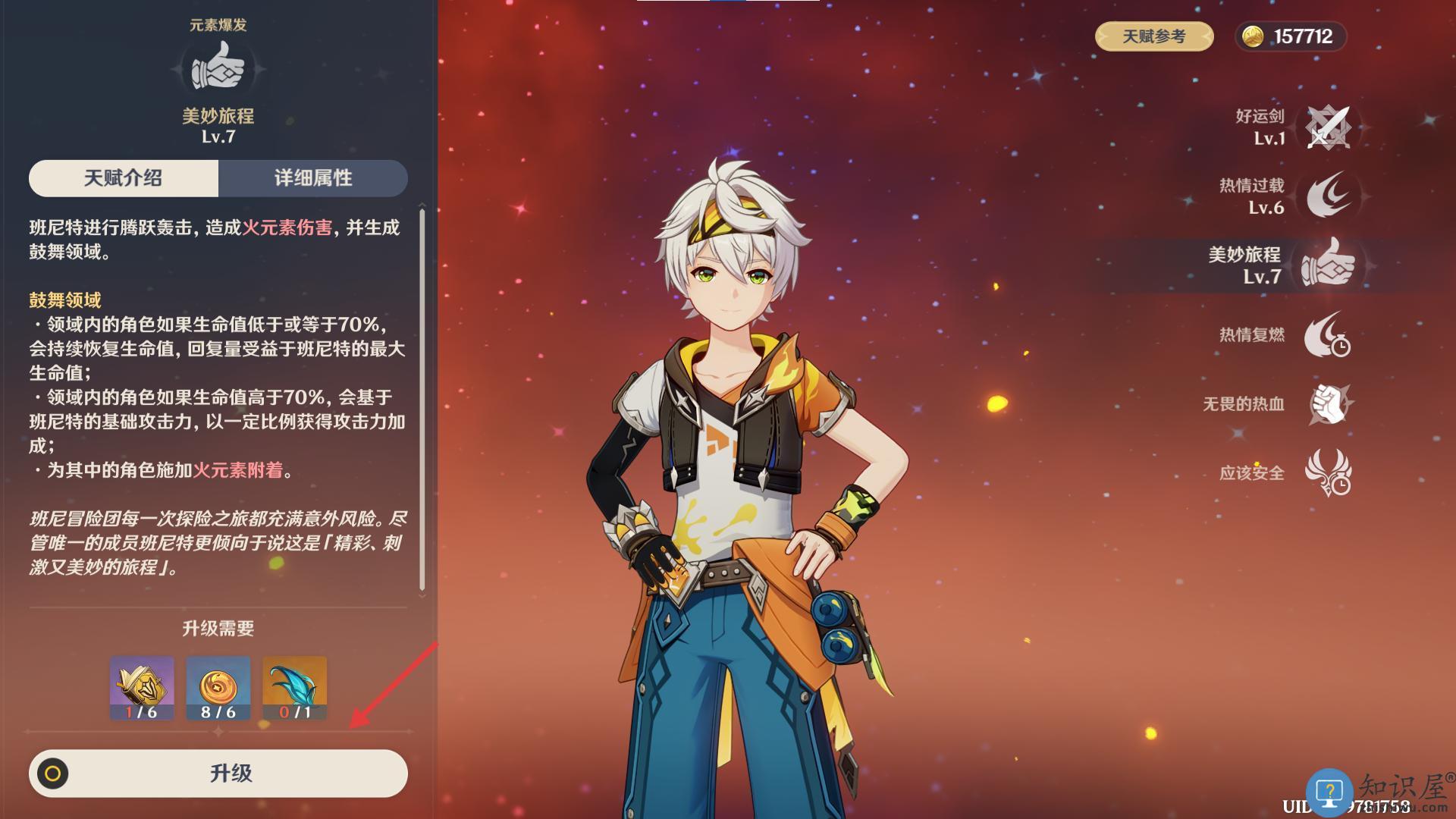
Task: Select the 美妙旅程 burst talent entry
Action: point(1327,265)
